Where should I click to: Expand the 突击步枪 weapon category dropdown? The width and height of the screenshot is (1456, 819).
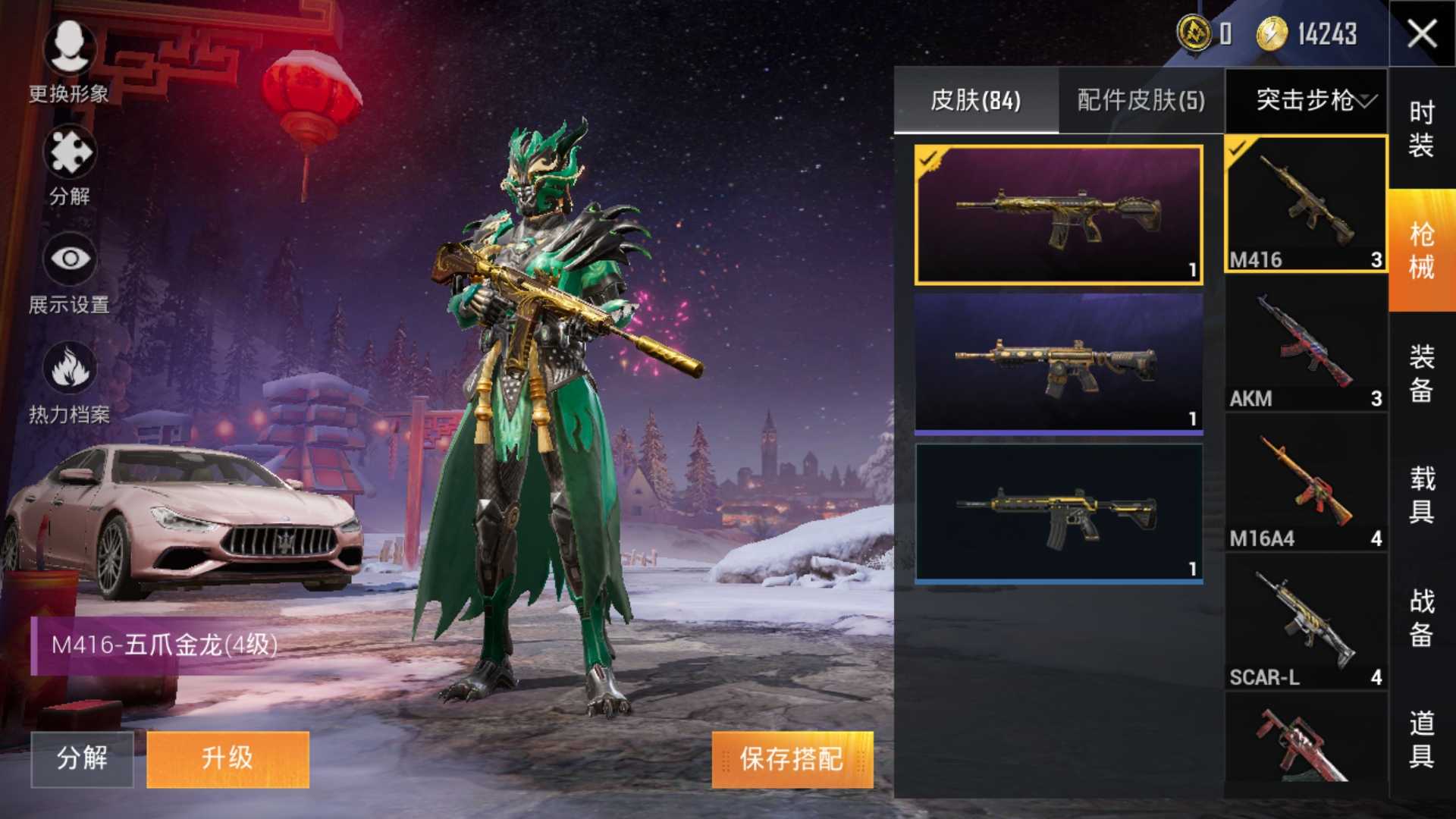pos(1310,100)
